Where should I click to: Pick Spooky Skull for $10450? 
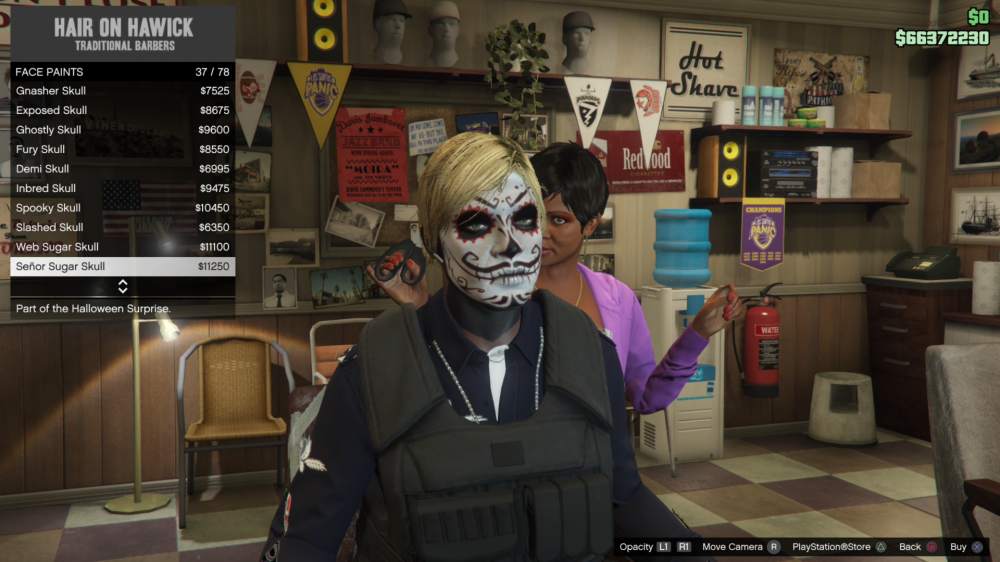tap(122, 208)
